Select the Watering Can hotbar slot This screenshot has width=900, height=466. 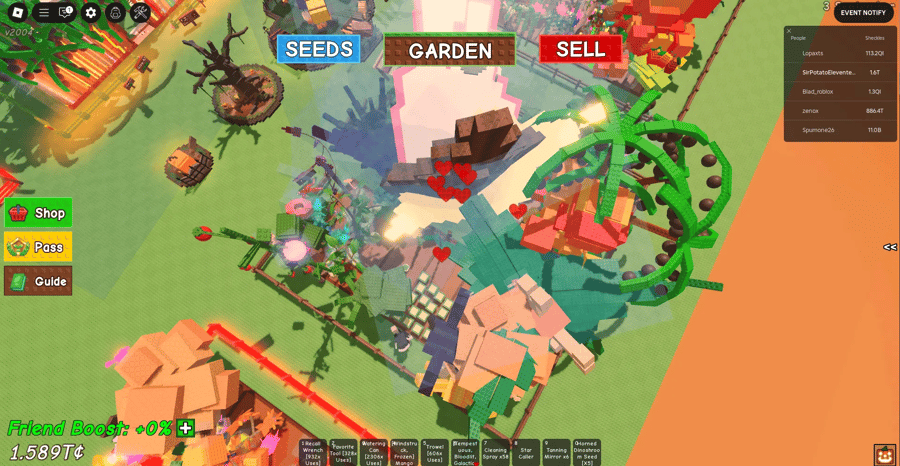coord(373,452)
